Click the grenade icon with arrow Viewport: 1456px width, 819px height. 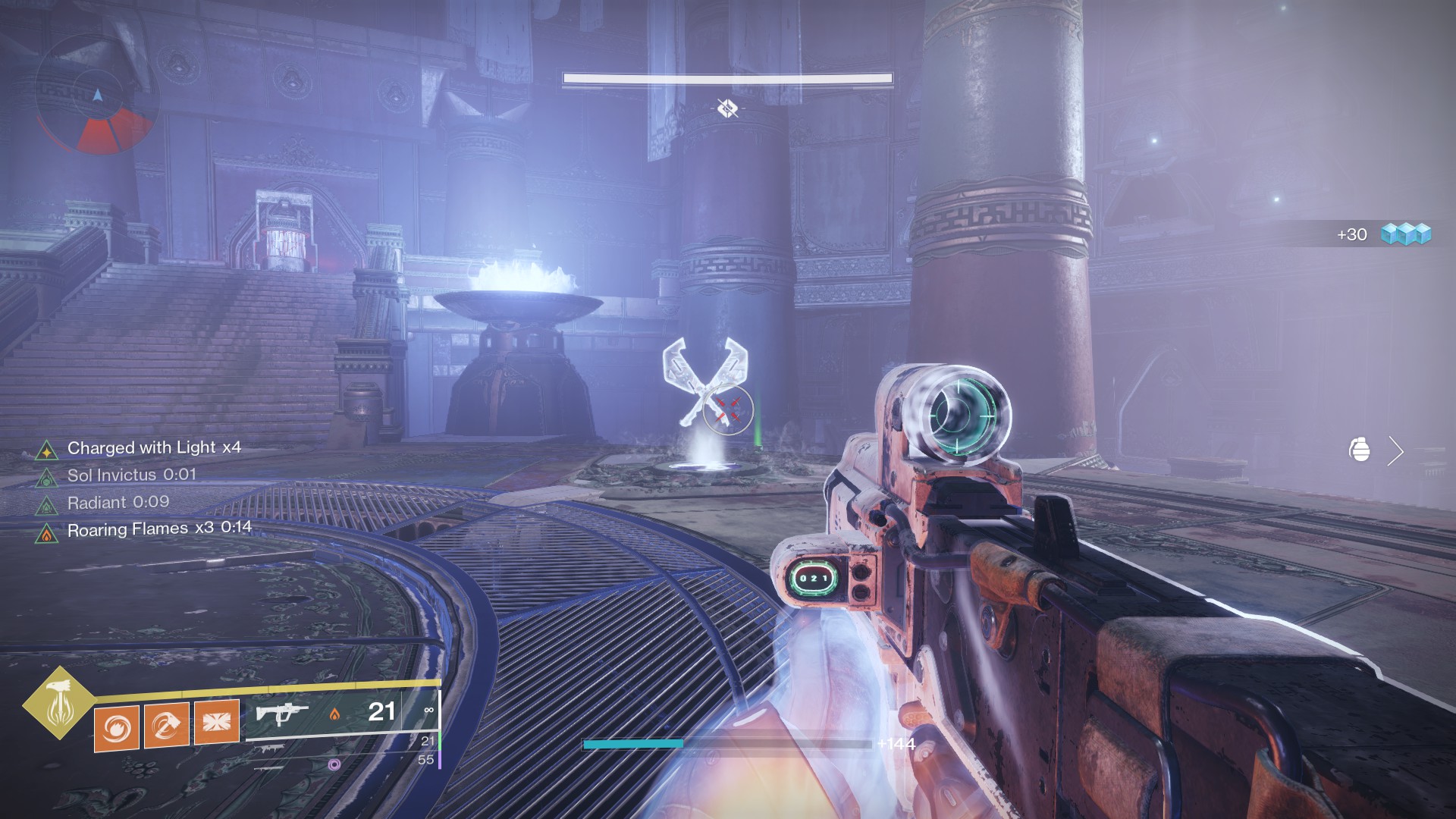[x=1360, y=450]
